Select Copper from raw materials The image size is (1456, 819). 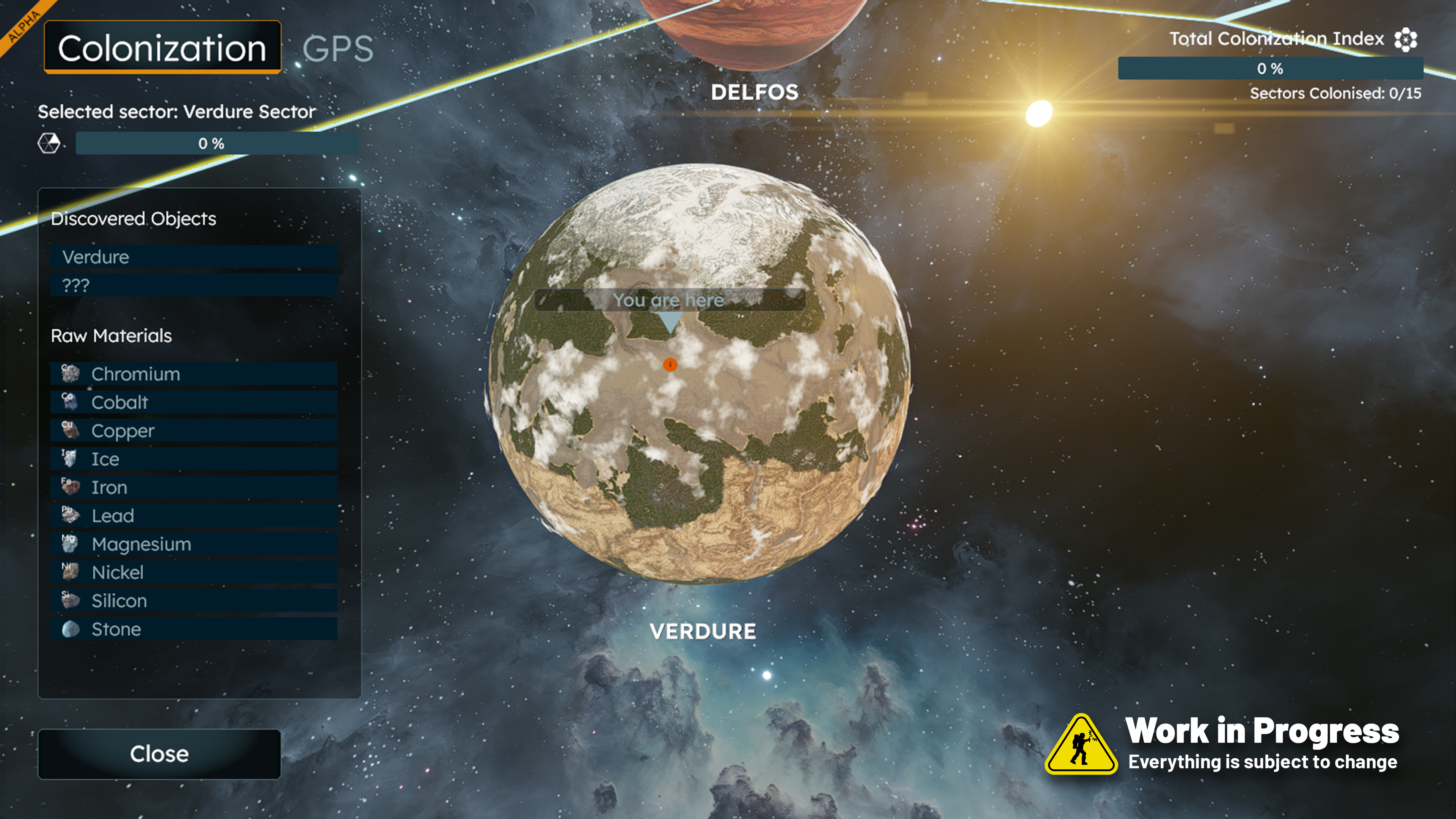pyautogui.click(x=193, y=431)
